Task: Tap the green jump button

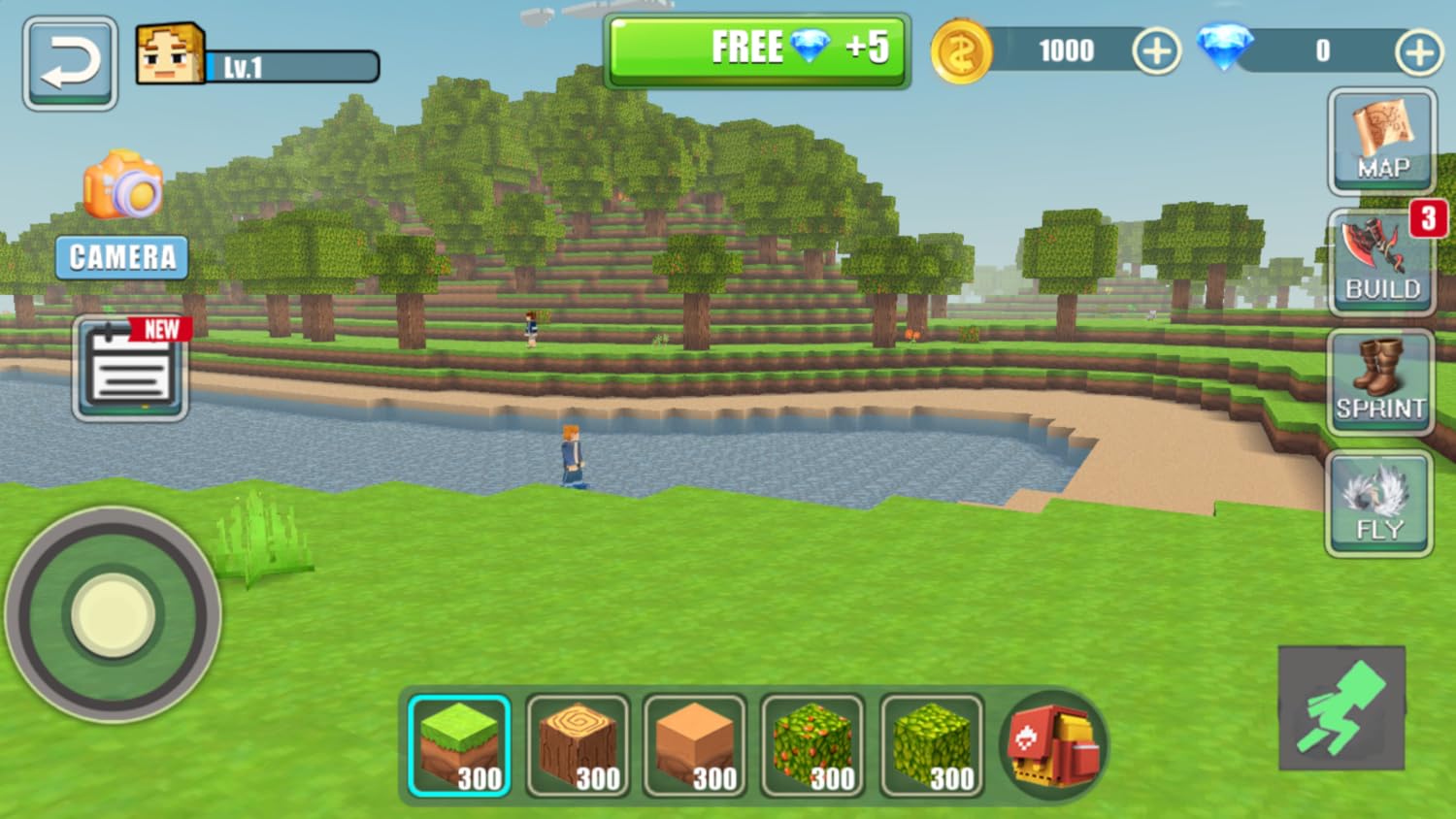Action: (x=1341, y=708)
